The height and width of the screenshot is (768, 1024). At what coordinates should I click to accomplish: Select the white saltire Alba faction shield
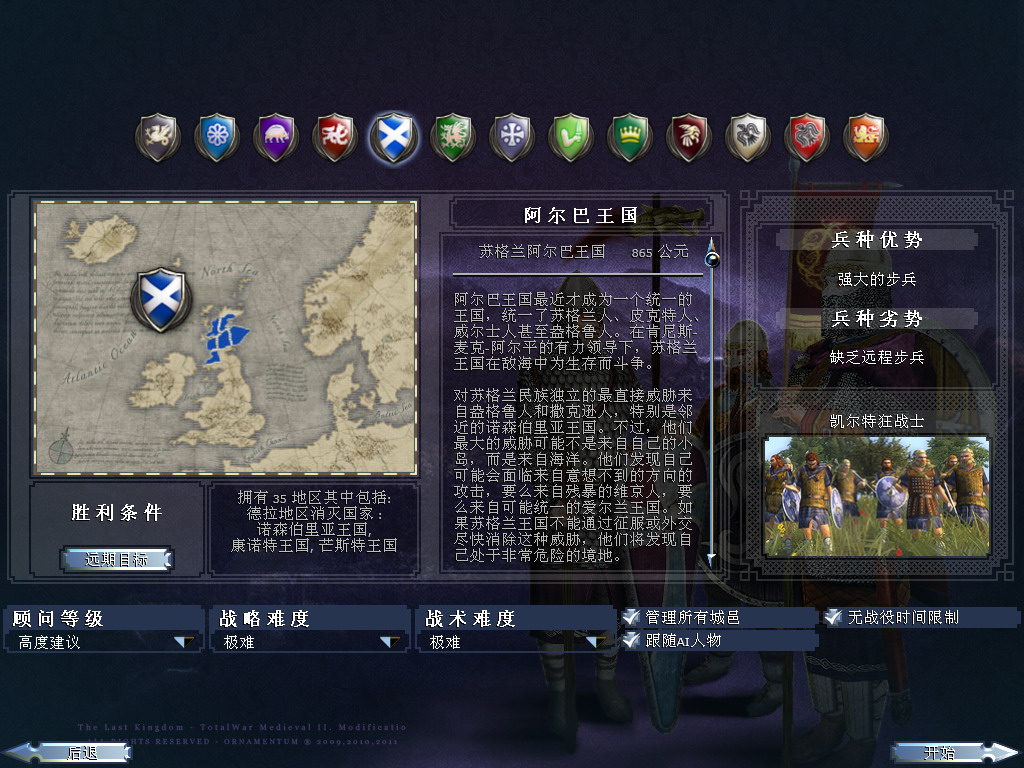point(393,137)
